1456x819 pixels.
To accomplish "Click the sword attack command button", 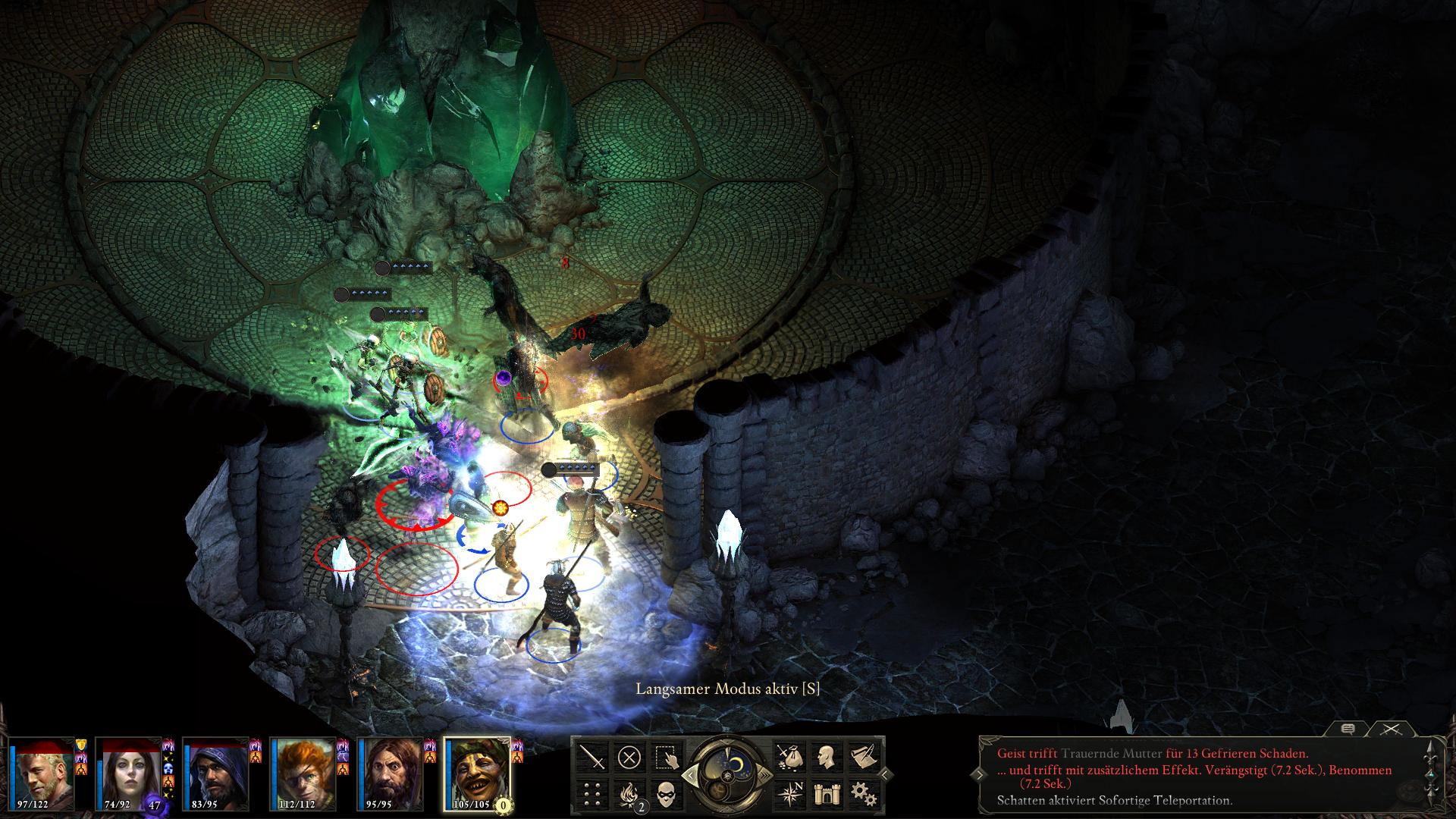I will 592,757.
